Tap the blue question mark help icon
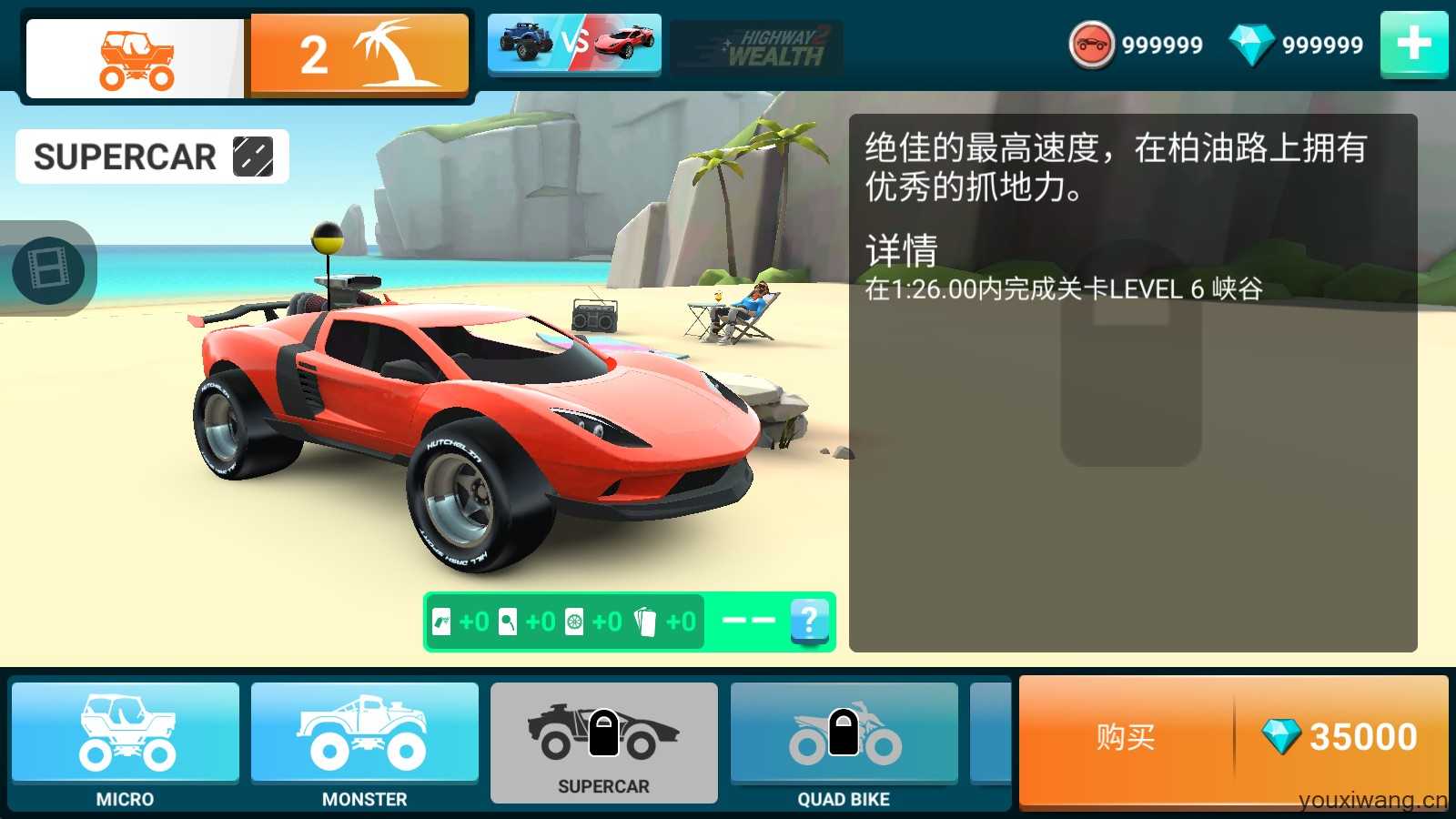1456x819 pixels. (x=808, y=622)
